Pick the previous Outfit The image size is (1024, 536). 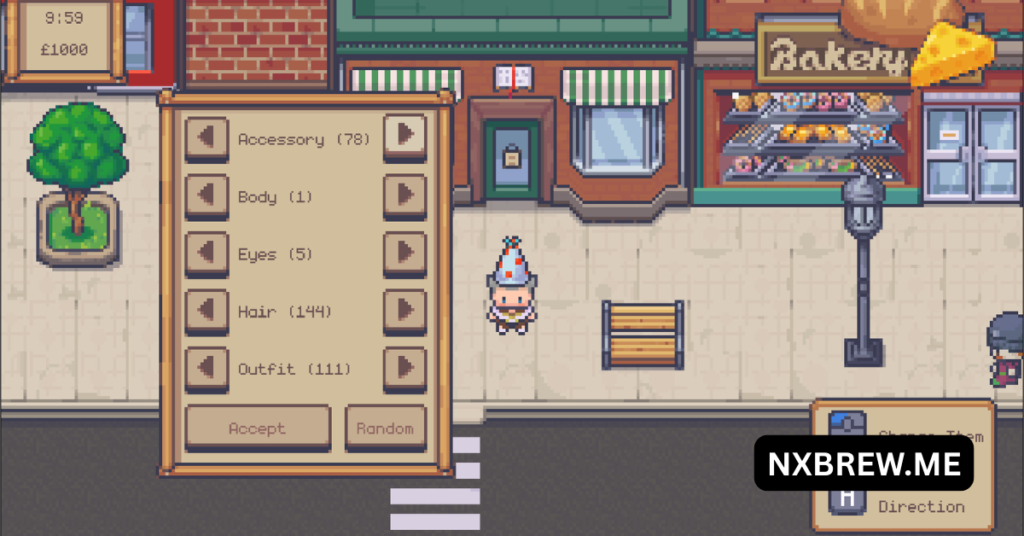tap(207, 368)
